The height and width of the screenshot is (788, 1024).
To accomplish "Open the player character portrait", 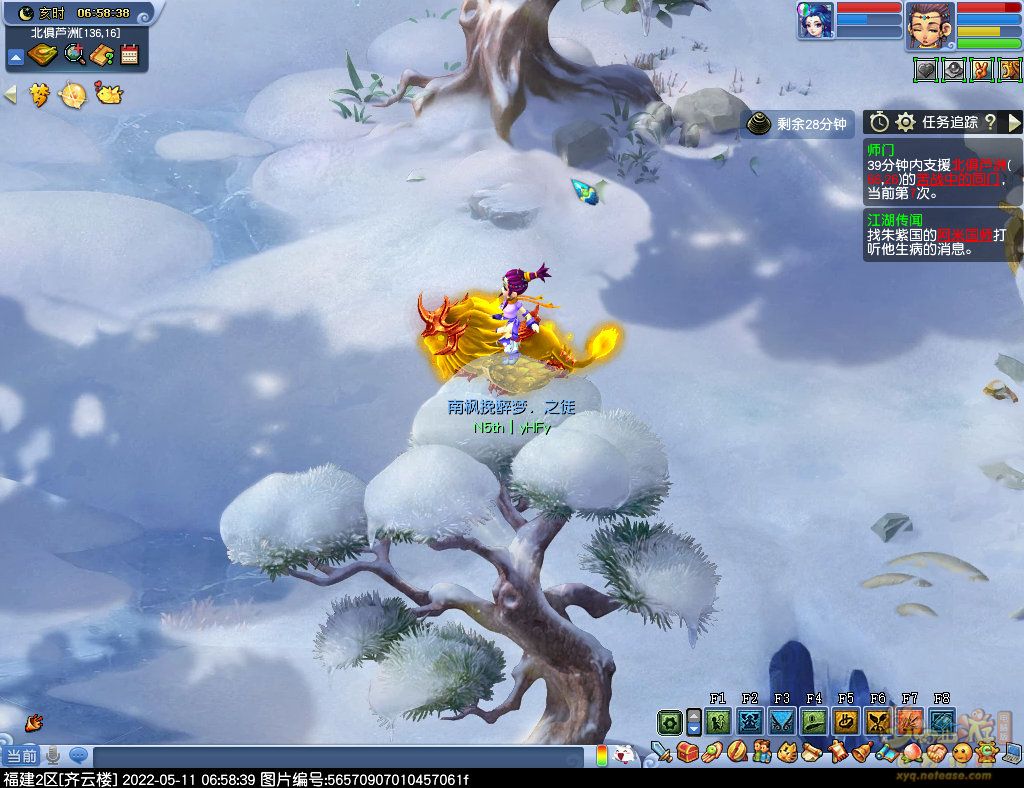I will [930, 26].
